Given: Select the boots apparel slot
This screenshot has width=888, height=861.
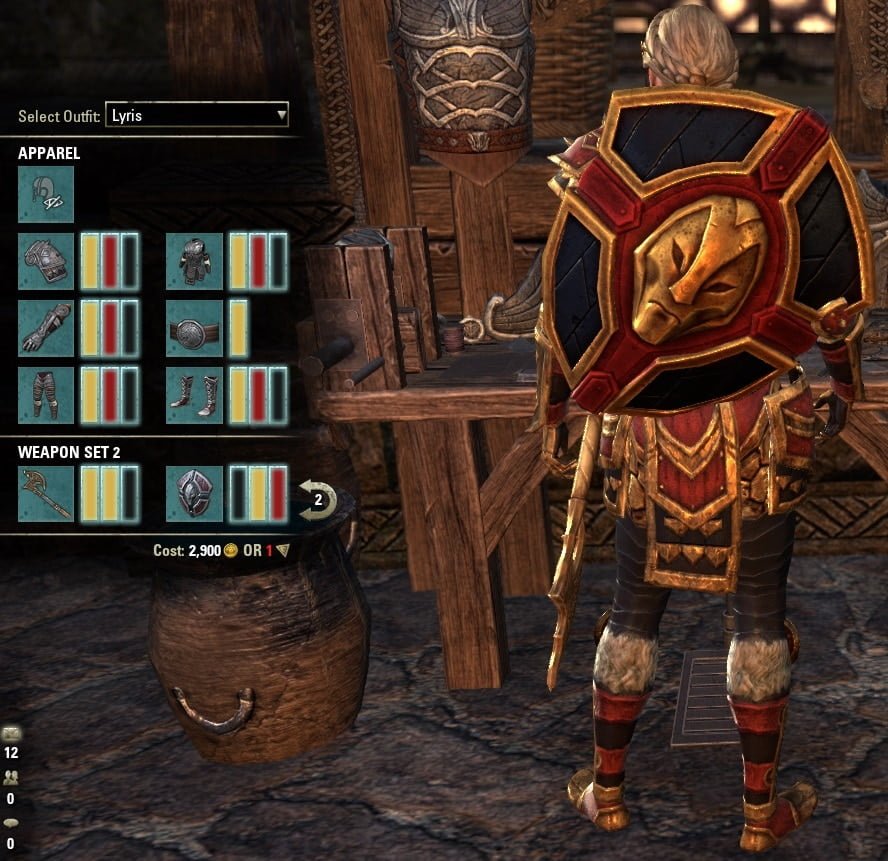Looking at the screenshot, I should point(194,395).
